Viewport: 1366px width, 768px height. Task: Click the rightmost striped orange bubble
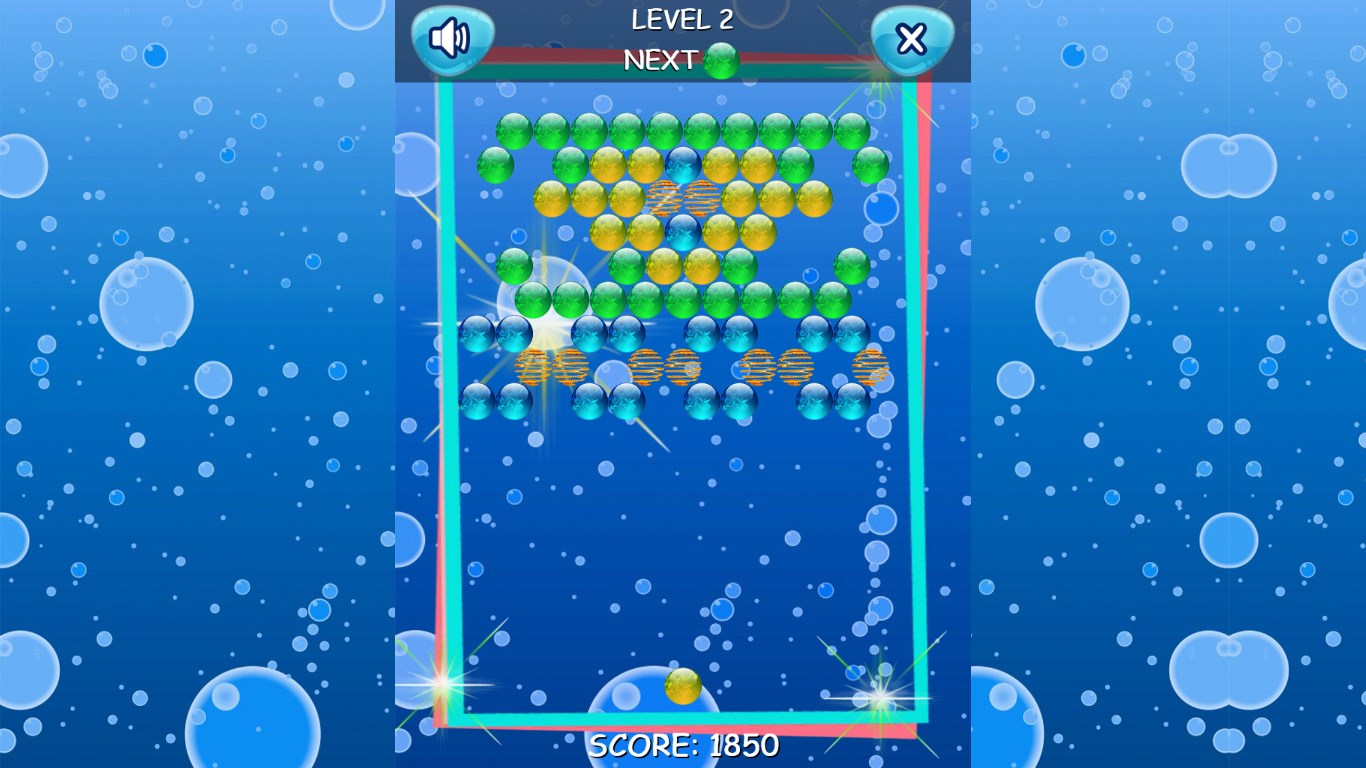[x=872, y=365]
